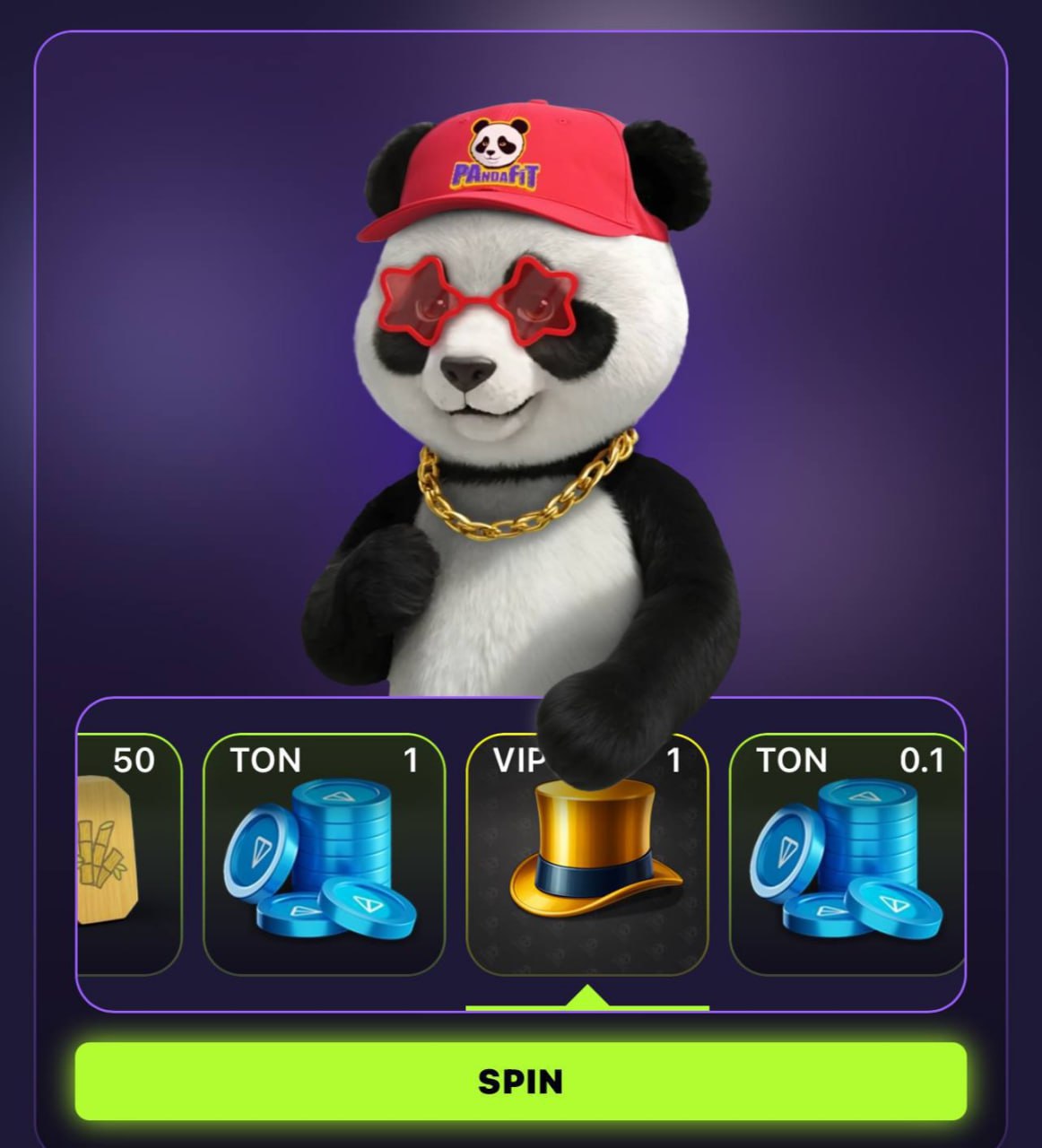Pick the TON 0.1 prize card
Image resolution: width=1042 pixels, height=1148 pixels.
pos(847,854)
